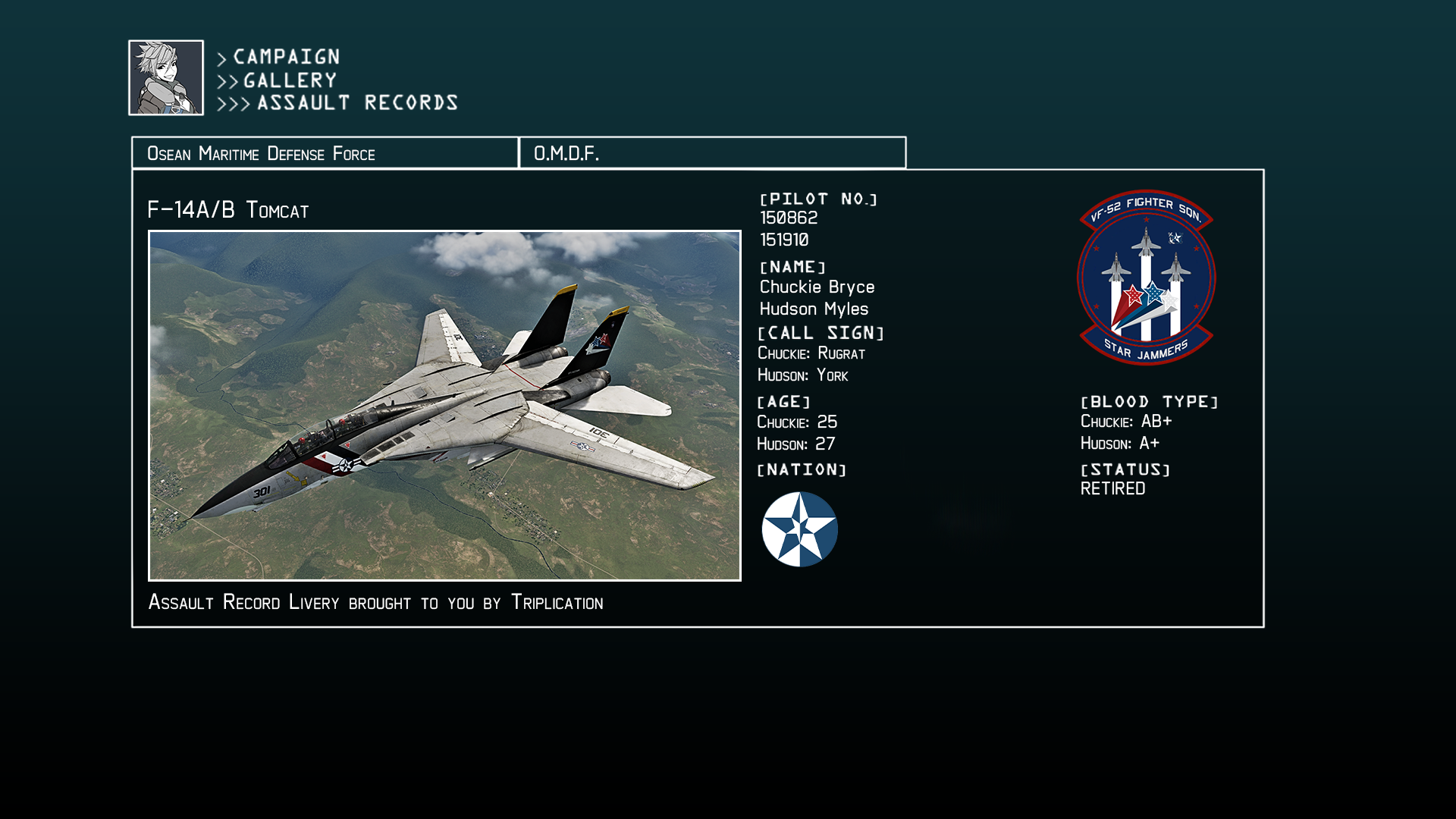Select the Osean star roundel nation icon

coord(799,529)
